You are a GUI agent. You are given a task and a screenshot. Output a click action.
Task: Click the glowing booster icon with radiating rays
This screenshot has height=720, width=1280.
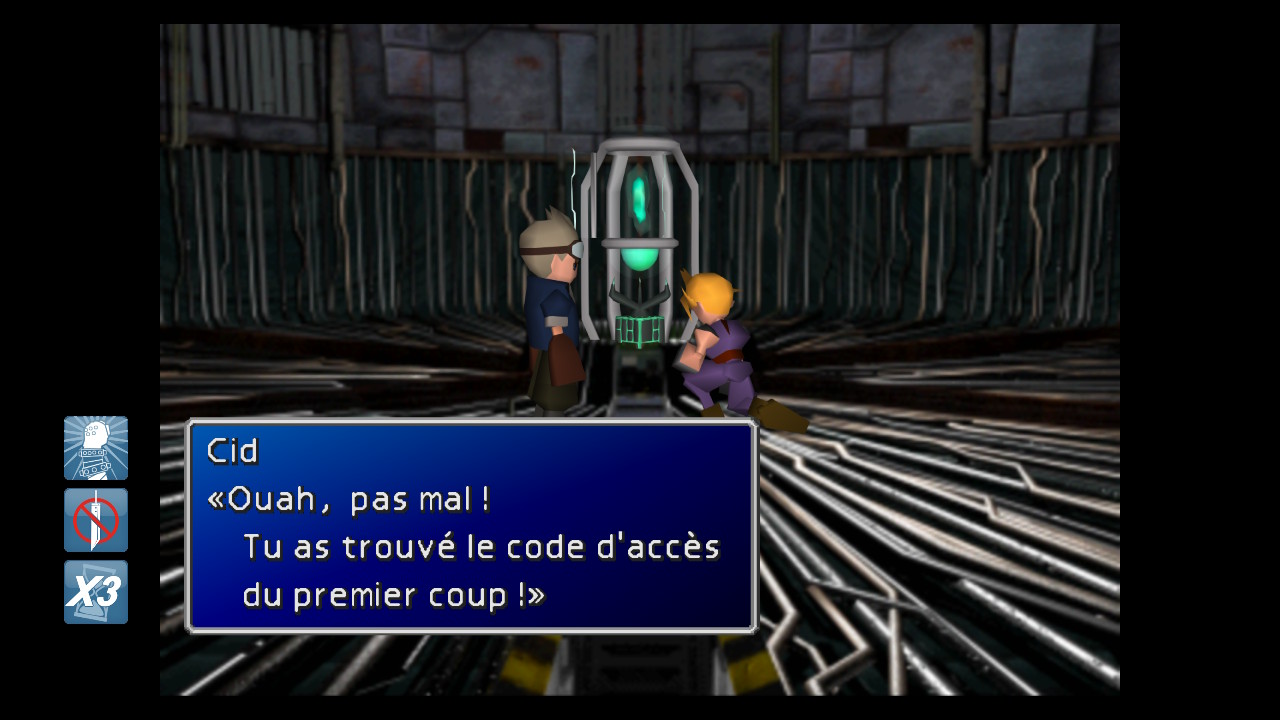95,447
